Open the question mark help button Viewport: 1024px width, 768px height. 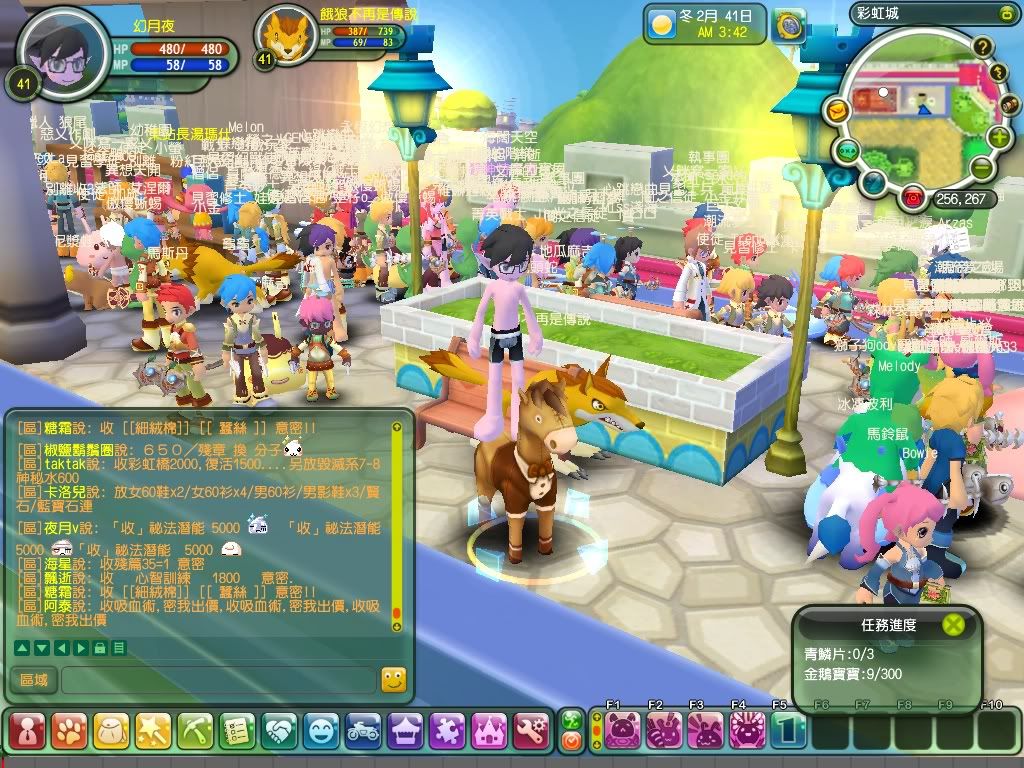pyautogui.click(x=983, y=47)
